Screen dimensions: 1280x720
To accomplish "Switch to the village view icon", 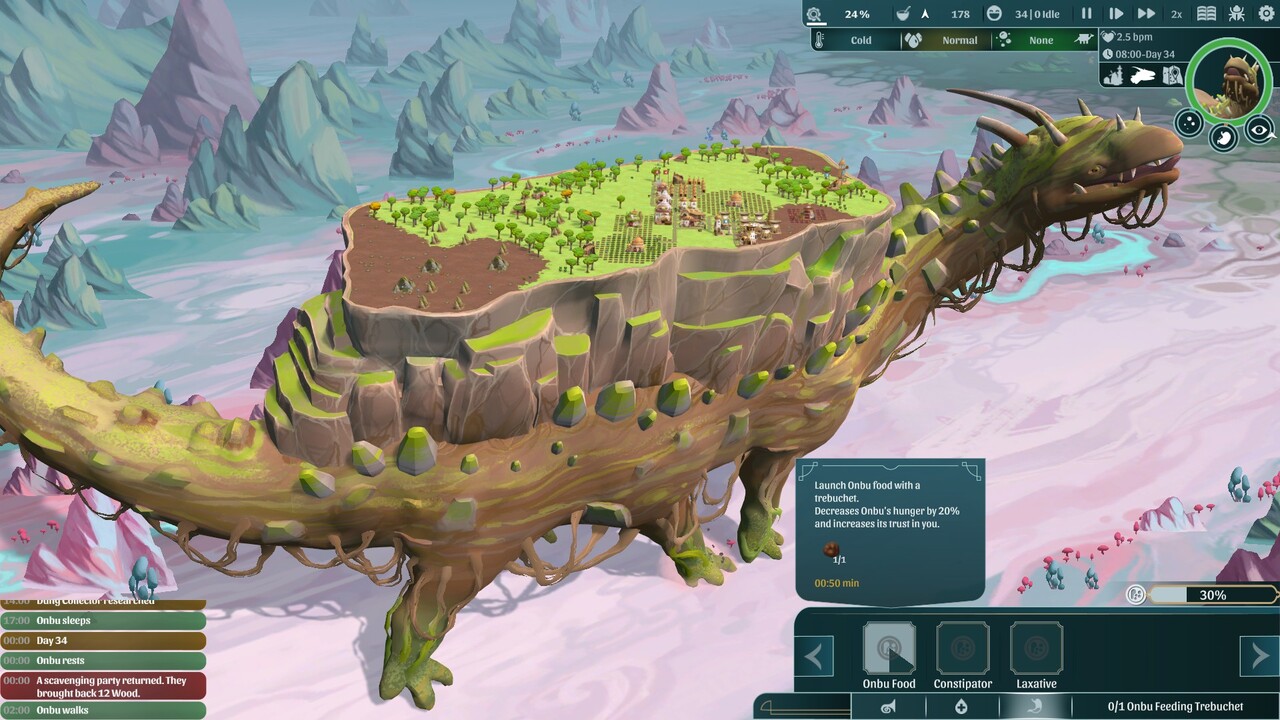I will click(x=1113, y=75).
